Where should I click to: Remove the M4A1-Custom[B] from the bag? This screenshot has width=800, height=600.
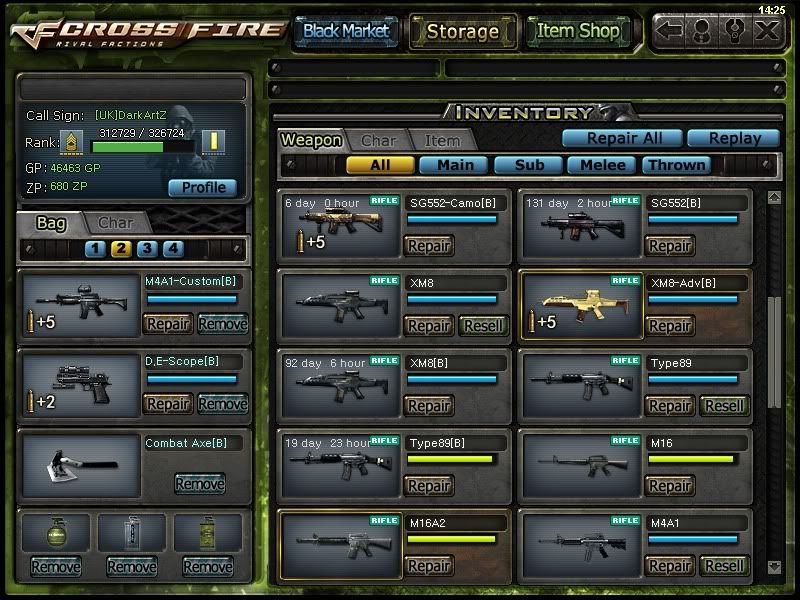point(222,324)
